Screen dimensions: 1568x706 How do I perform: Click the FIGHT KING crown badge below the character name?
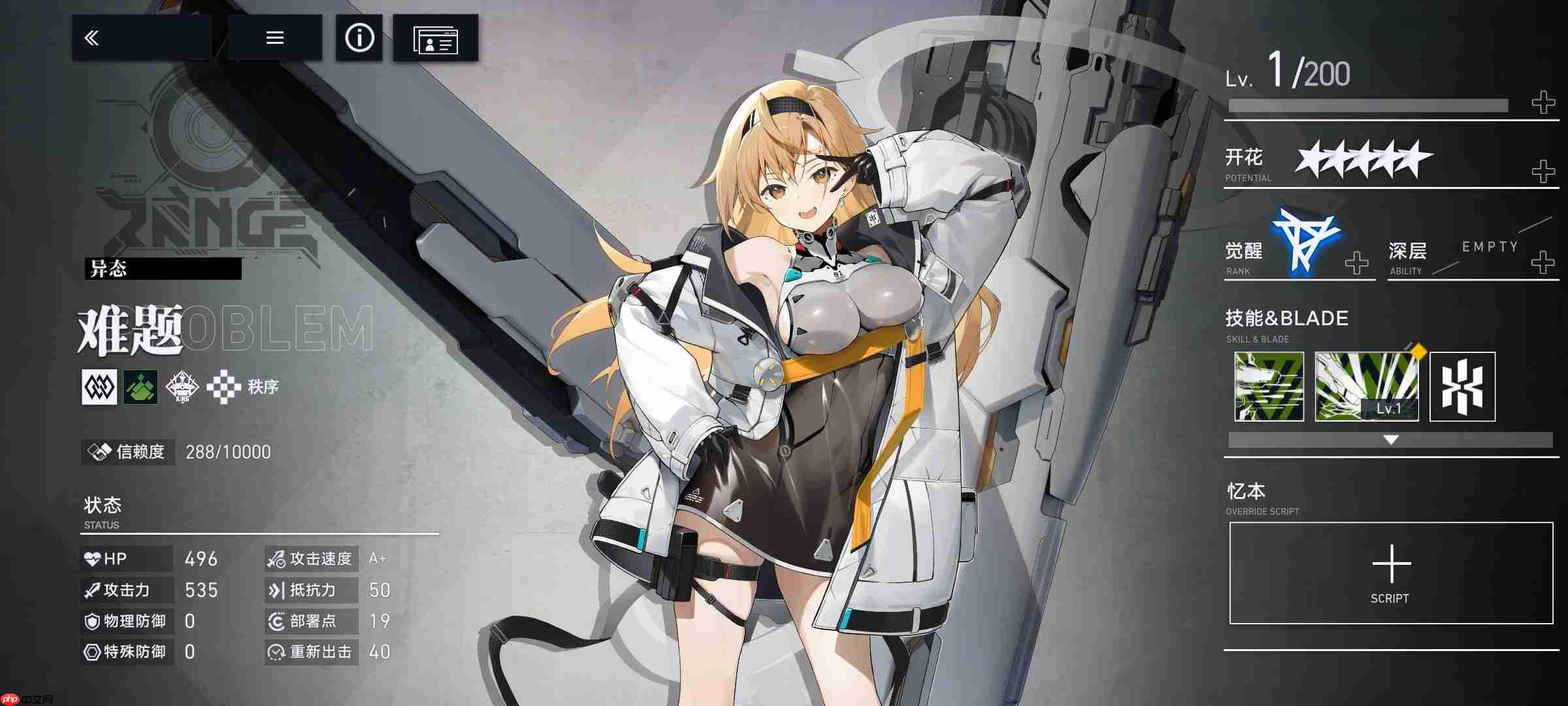pyautogui.click(x=182, y=386)
